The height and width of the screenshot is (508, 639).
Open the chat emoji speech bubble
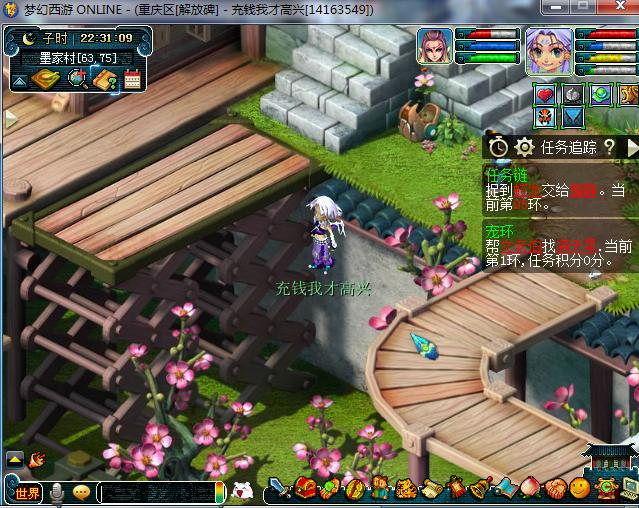(81, 492)
